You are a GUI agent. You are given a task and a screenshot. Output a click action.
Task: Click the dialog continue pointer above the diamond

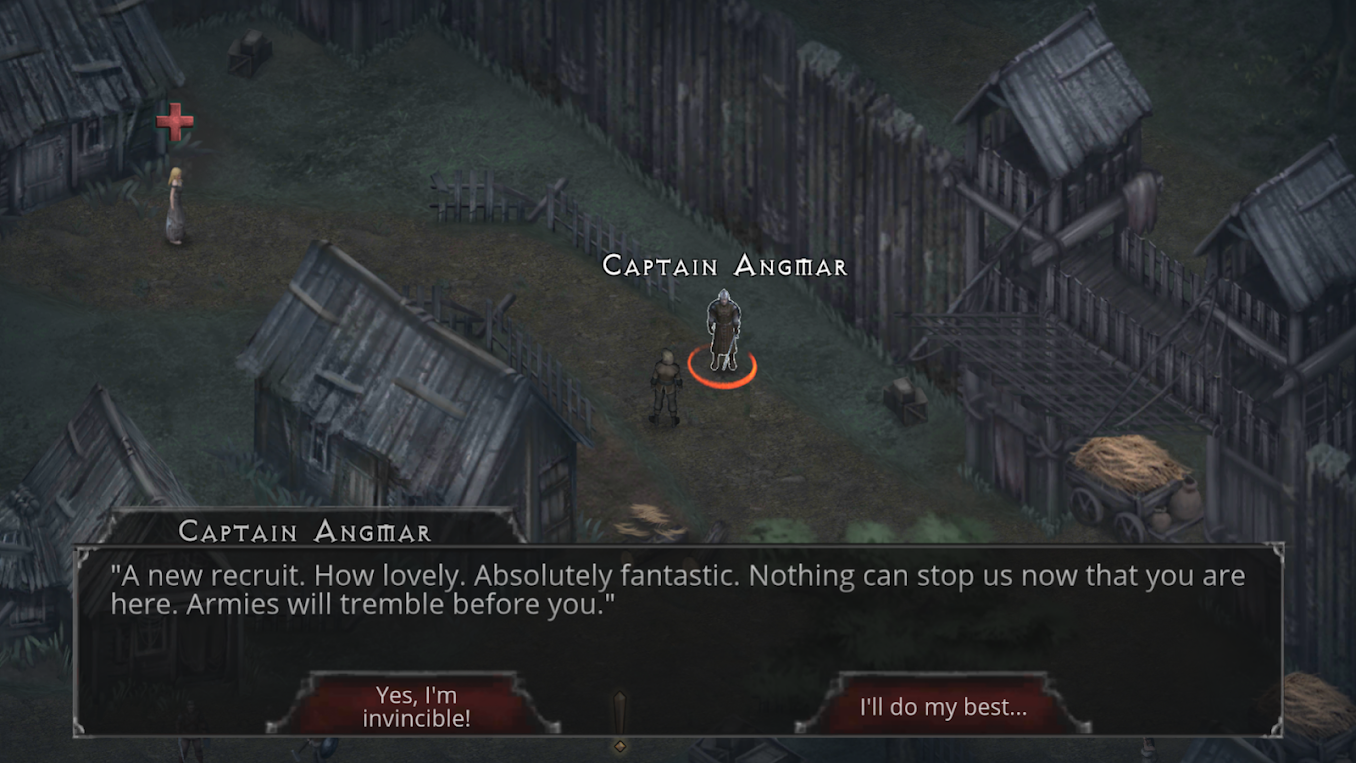618,712
